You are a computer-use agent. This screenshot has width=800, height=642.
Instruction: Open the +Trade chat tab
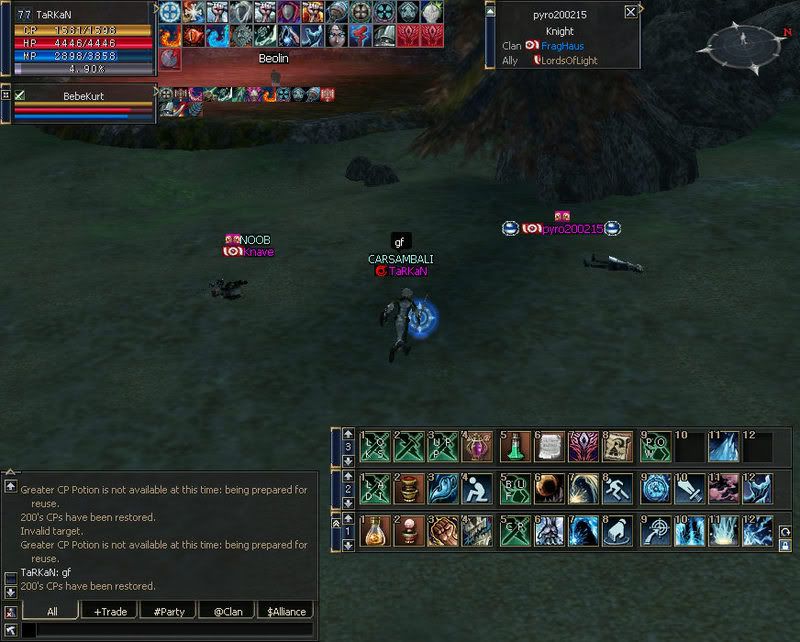point(110,611)
